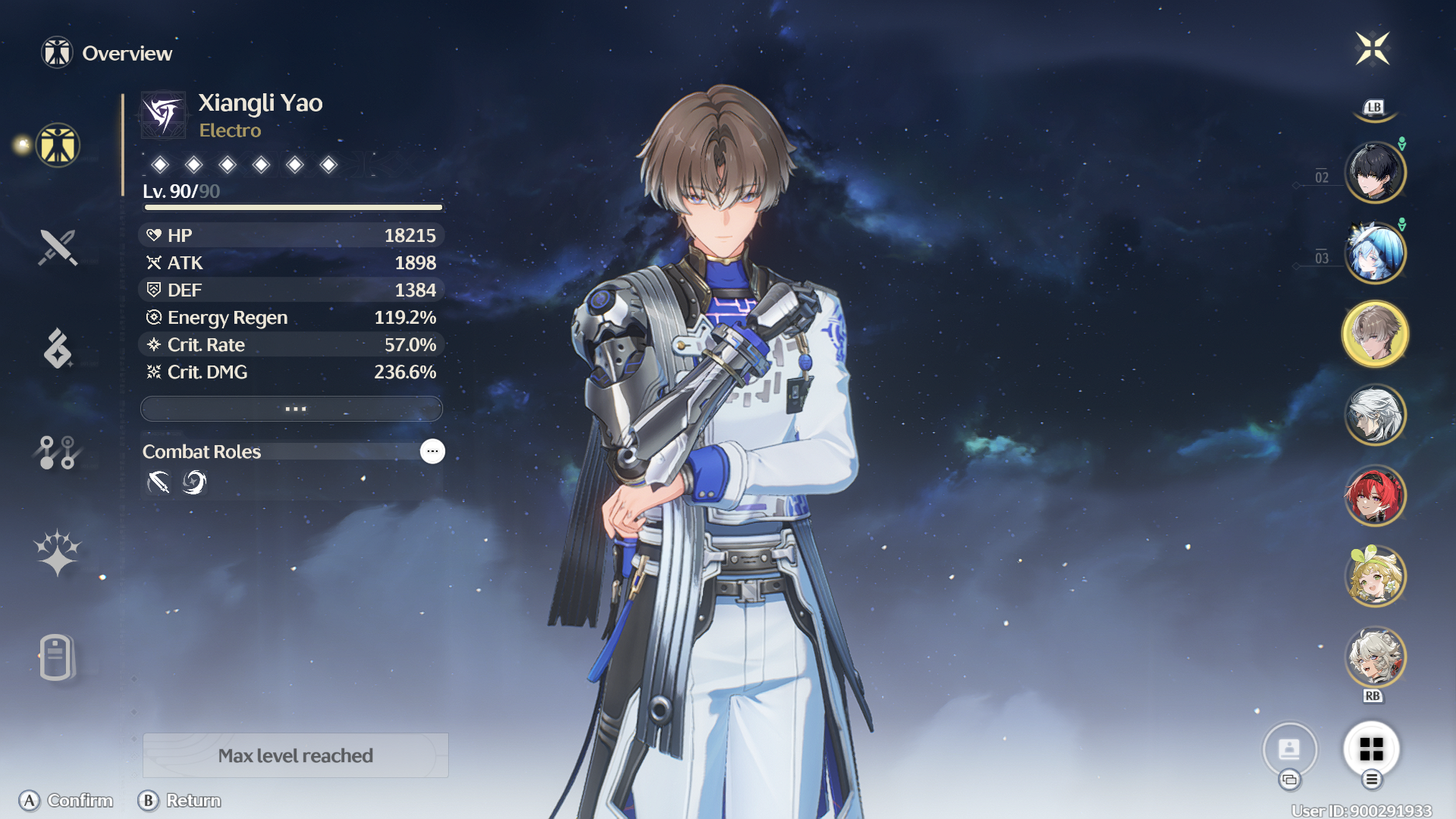Choose the white-haired male character portrait
This screenshot has width=1456, height=819.
pyautogui.click(x=1375, y=415)
